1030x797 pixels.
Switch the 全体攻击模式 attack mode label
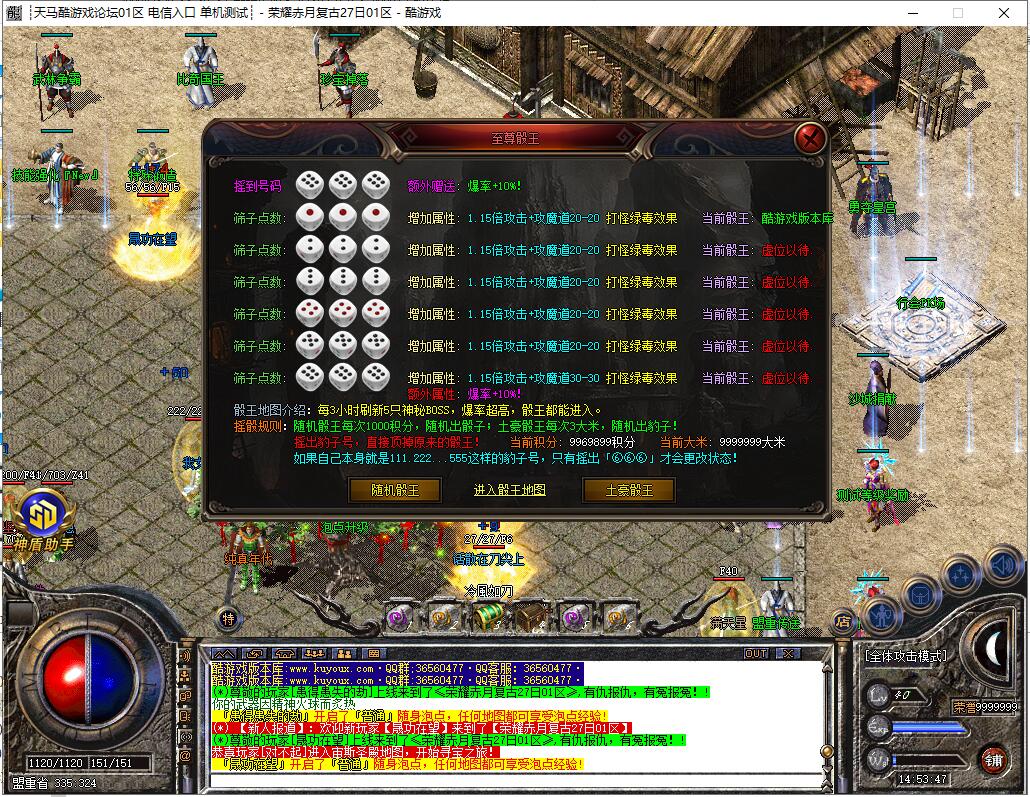click(x=905, y=656)
